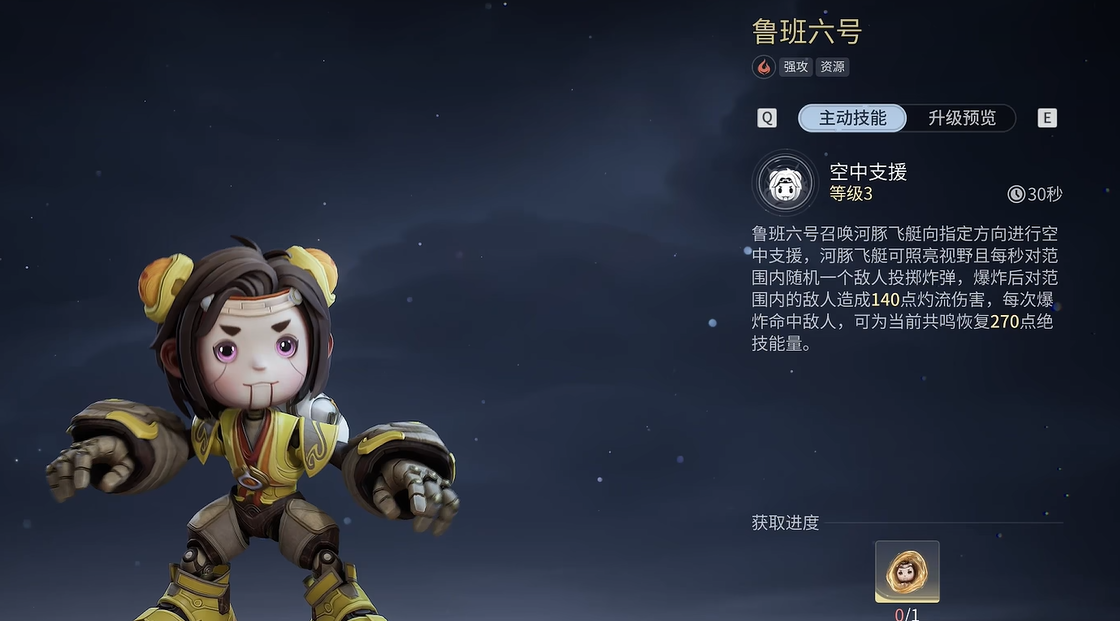Image resolution: width=1120 pixels, height=621 pixels.
Task: Click the flame element icon
Action: click(x=764, y=67)
